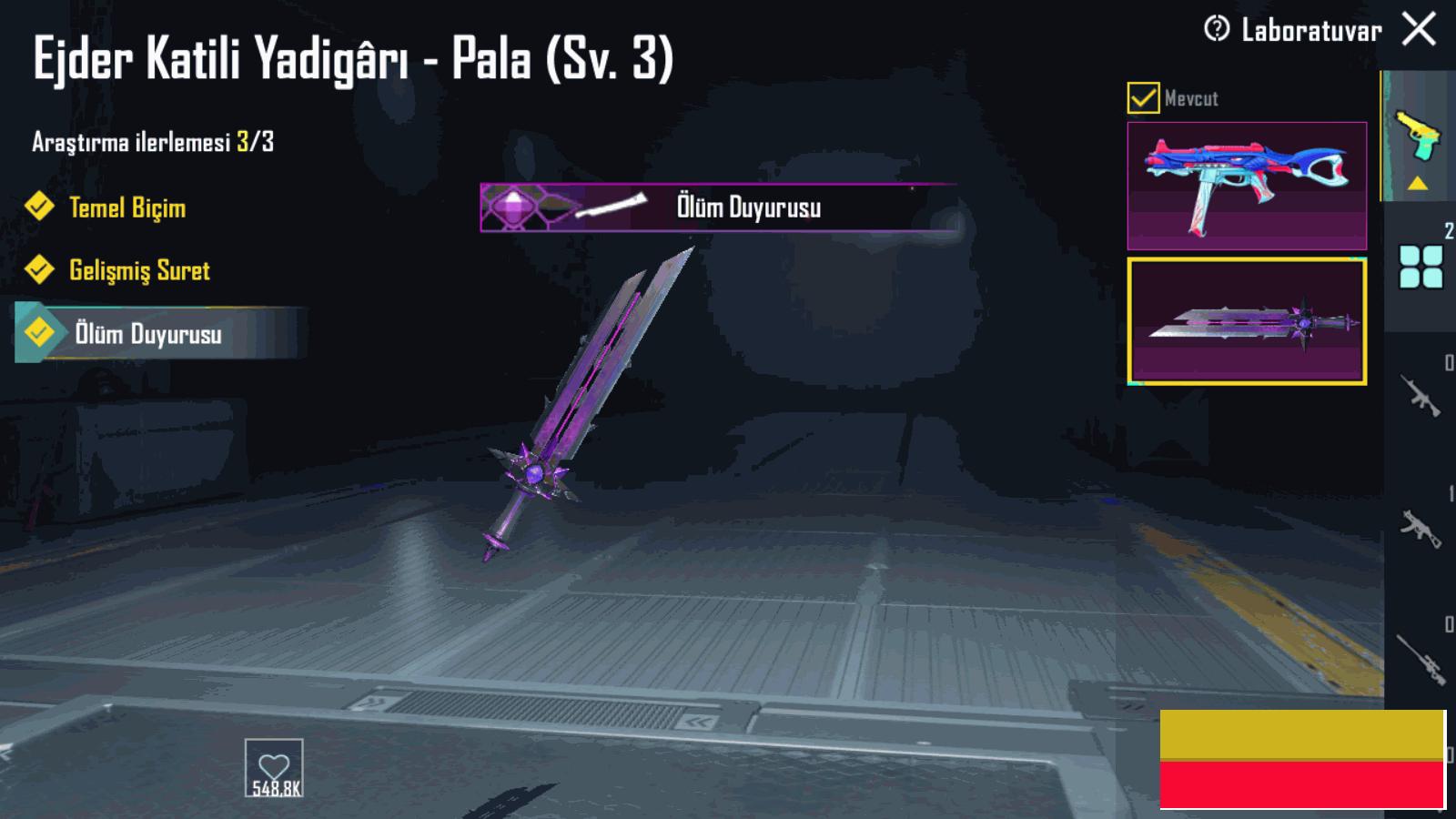Viewport: 1456px width, 819px height.
Task: Show the assault rifle category
Action: [1420, 396]
